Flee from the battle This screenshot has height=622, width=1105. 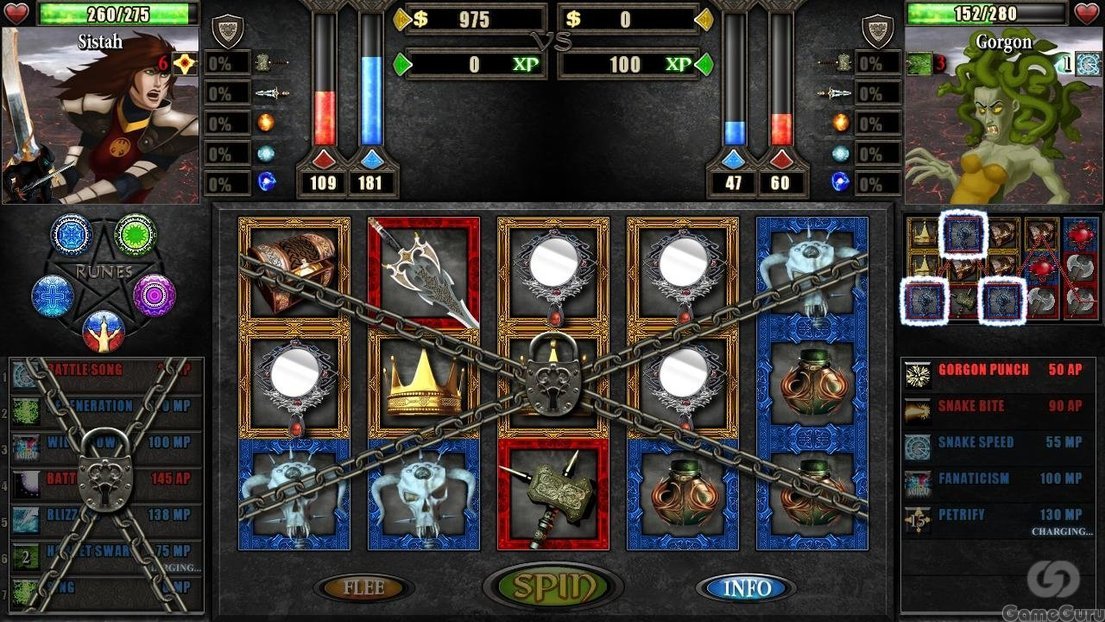tap(364, 588)
